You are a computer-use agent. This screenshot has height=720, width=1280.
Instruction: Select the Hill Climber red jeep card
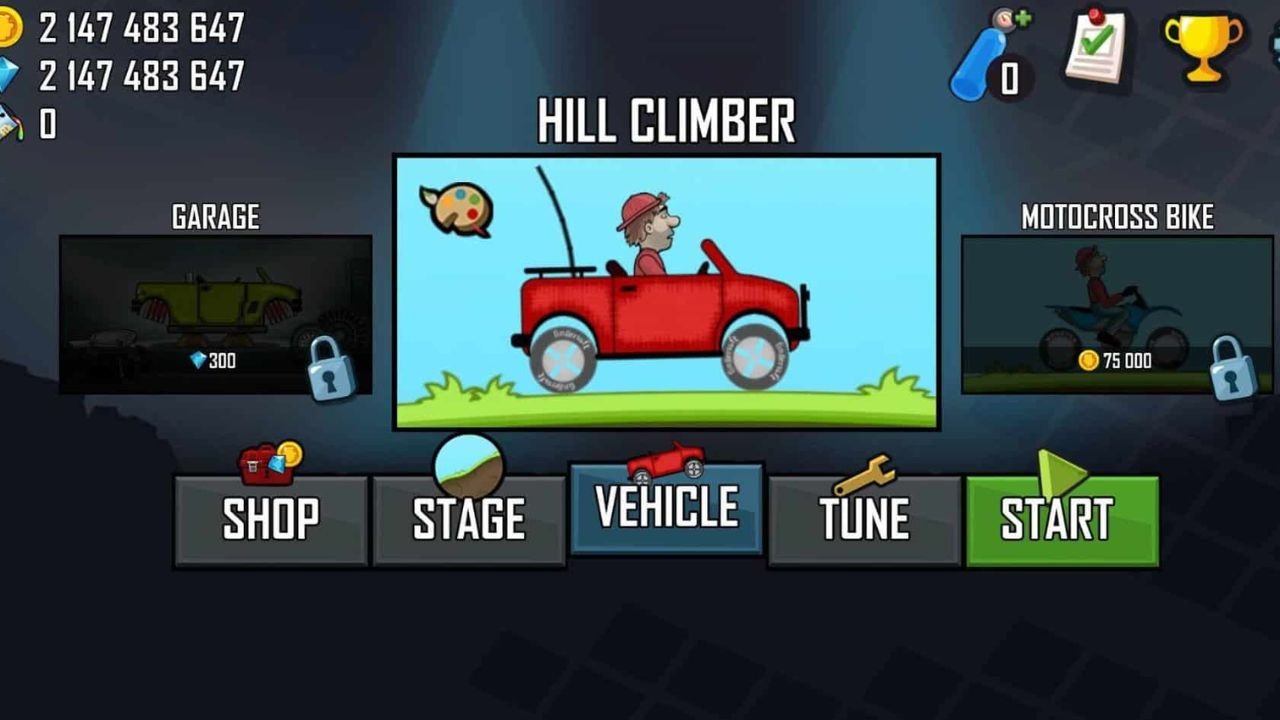(x=666, y=292)
